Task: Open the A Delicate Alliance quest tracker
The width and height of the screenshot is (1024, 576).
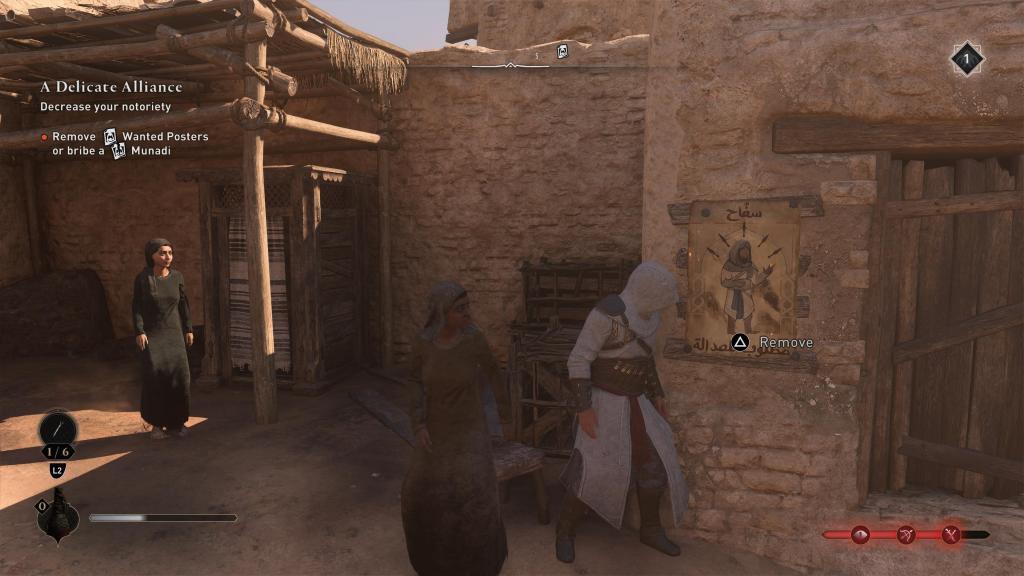Action: click(110, 87)
